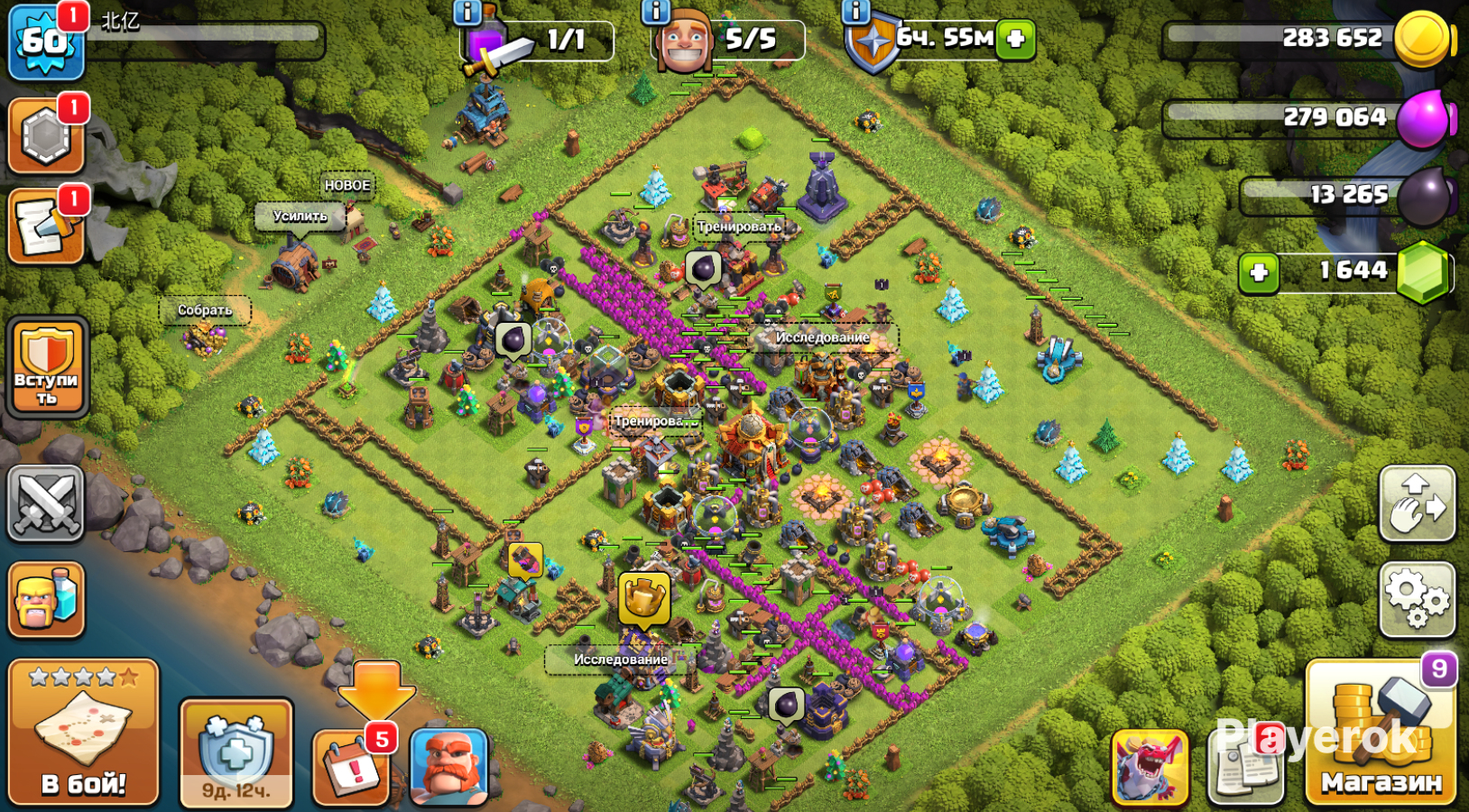Open the Магазин shop
Image resolution: width=1469 pixels, height=812 pixels.
[x=1381, y=733]
